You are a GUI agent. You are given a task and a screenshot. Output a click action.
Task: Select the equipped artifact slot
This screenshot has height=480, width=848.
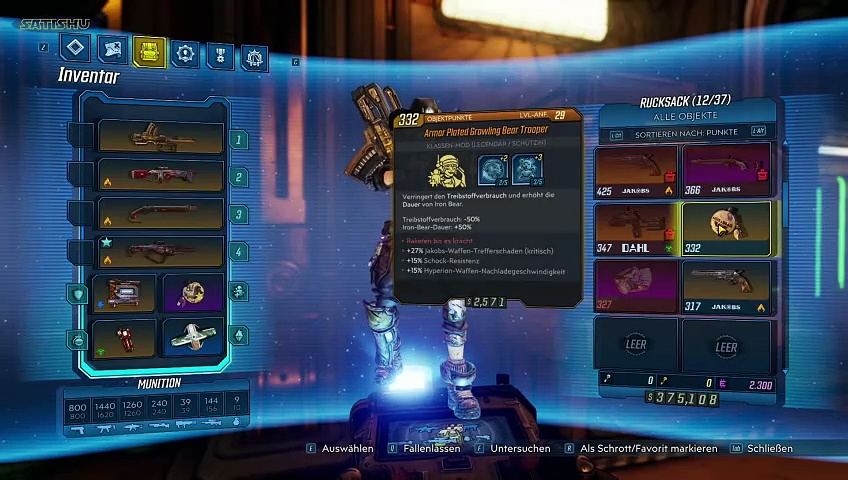192,337
